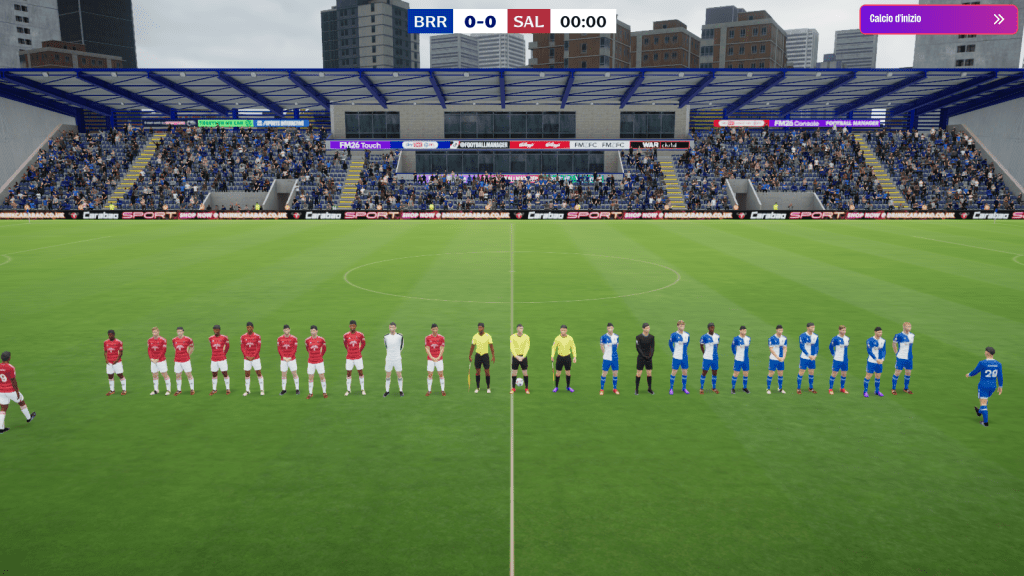Click the Calcio d'inizio kick-off button
The width and height of the screenshot is (1024, 576).
(937, 19)
